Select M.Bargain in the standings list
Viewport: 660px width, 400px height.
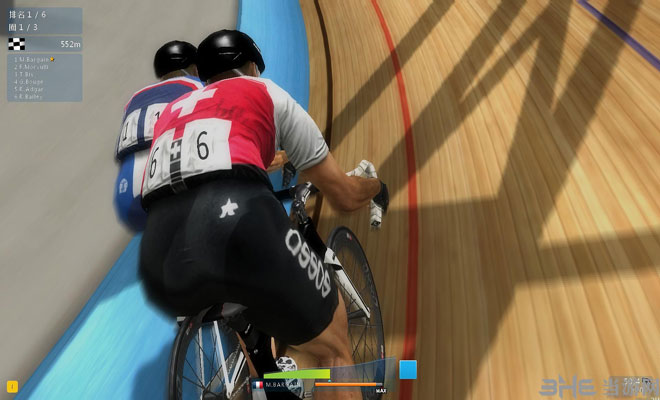33,59
